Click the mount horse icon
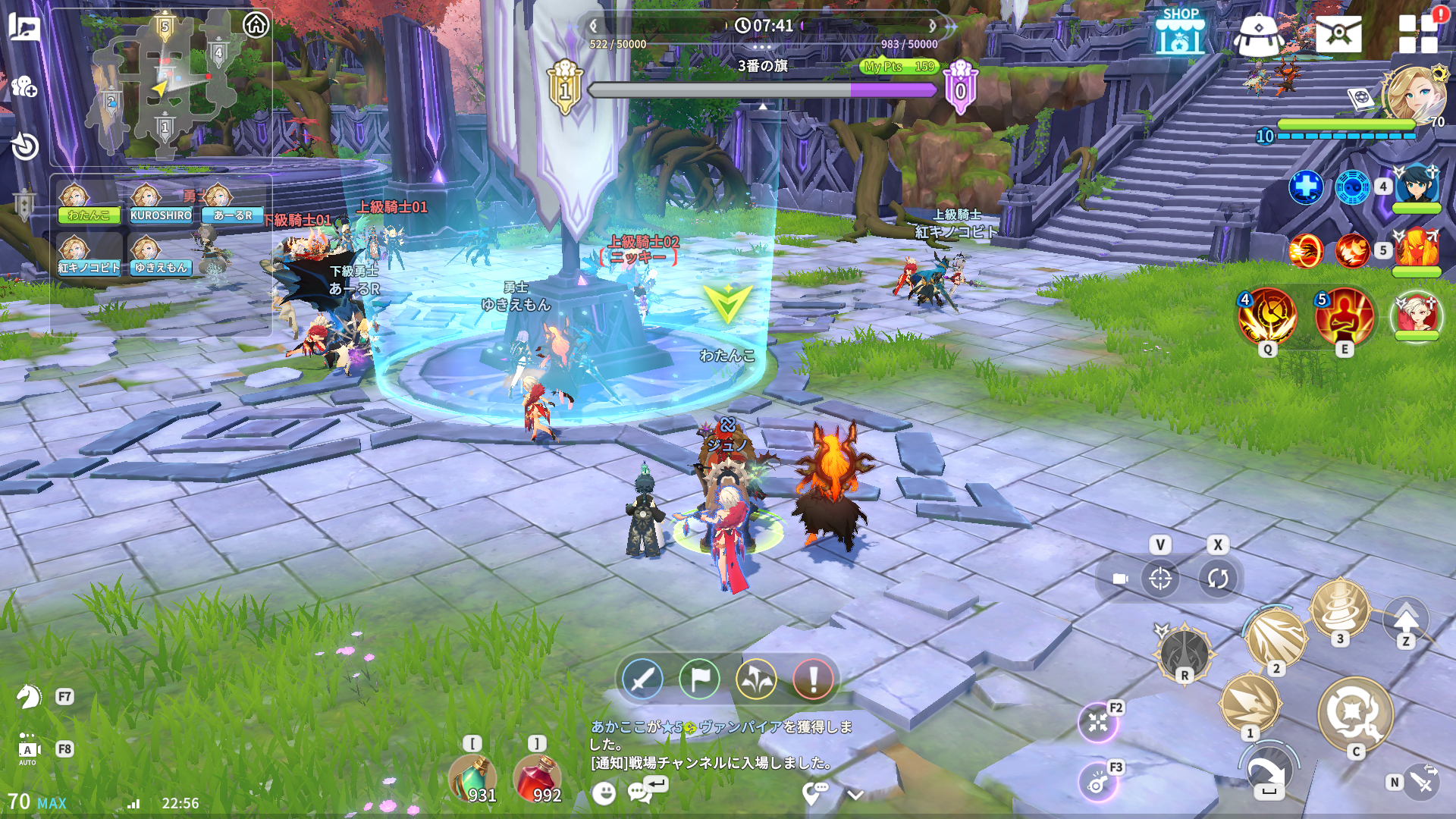 click(29, 696)
